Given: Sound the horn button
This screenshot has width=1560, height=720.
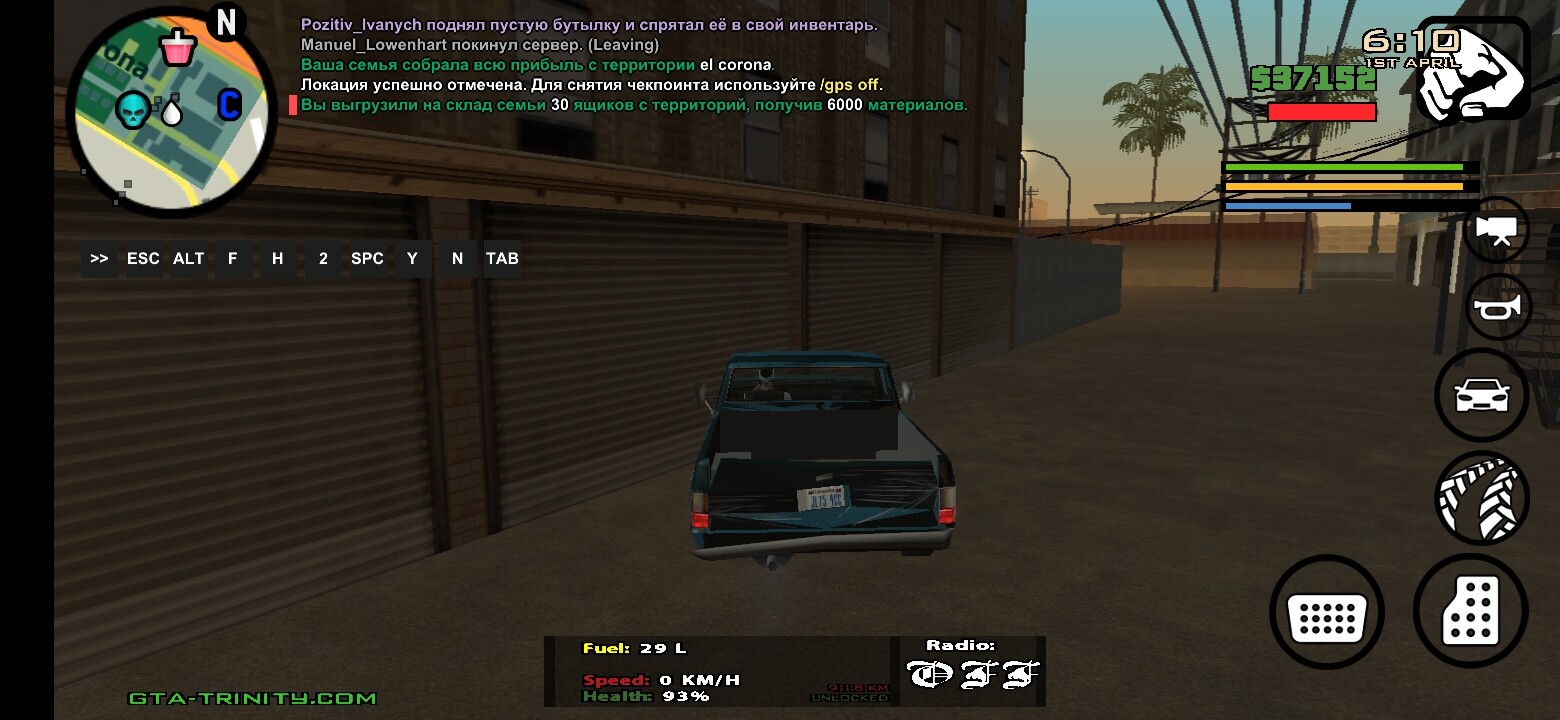Looking at the screenshot, I should click(x=1497, y=307).
